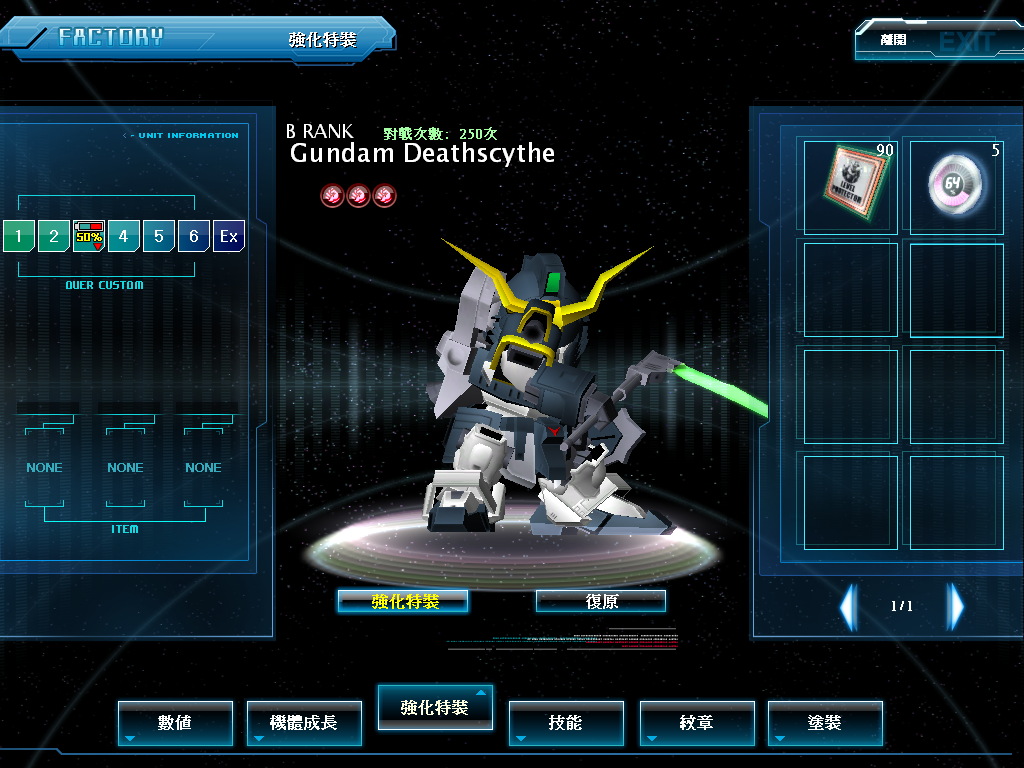Open the 技能 skills tab
The height and width of the screenshot is (768, 1024).
point(566,722)
